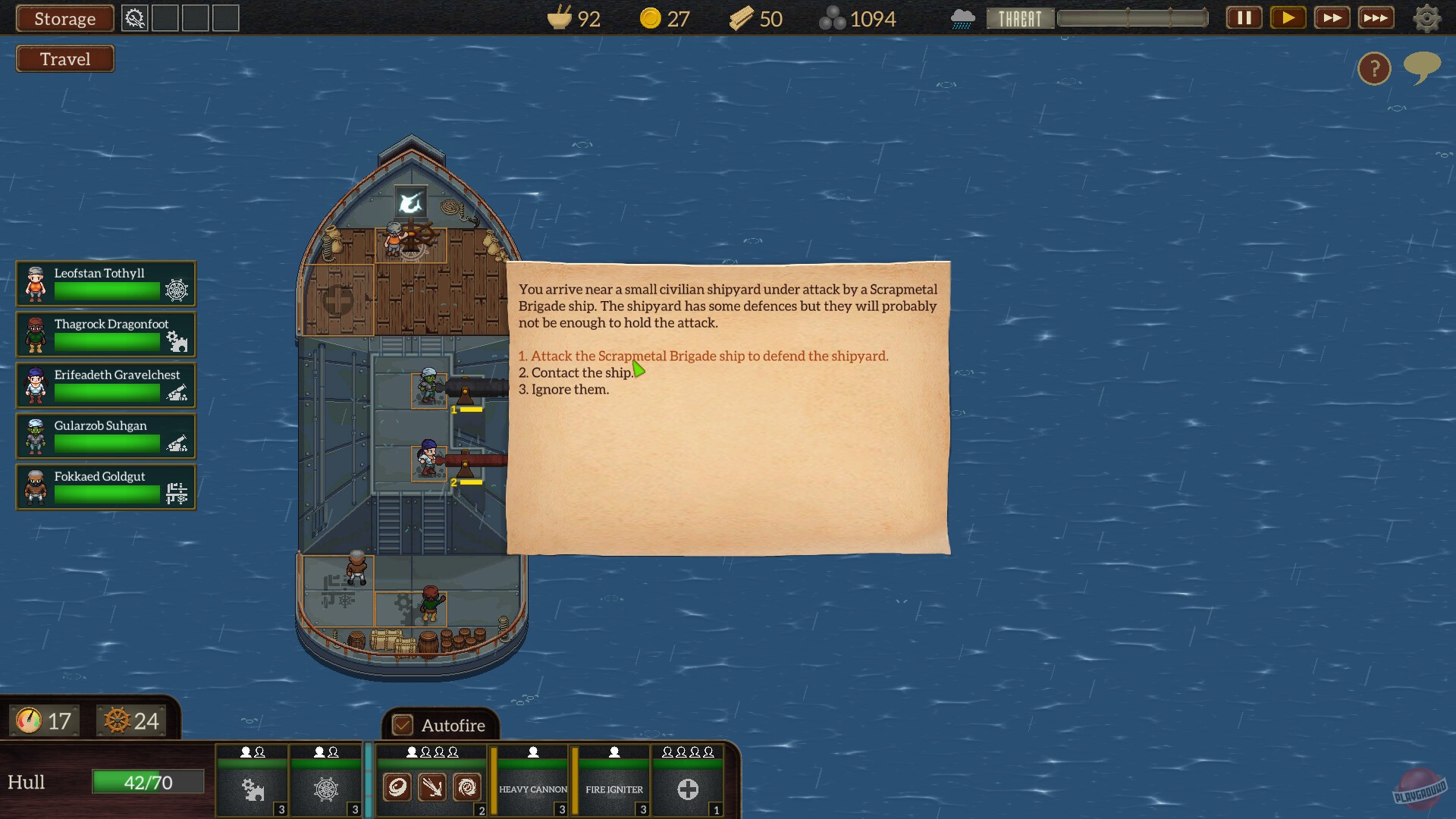
Task: Select the helm steering wheel station icon
Action: pos(326,789)
